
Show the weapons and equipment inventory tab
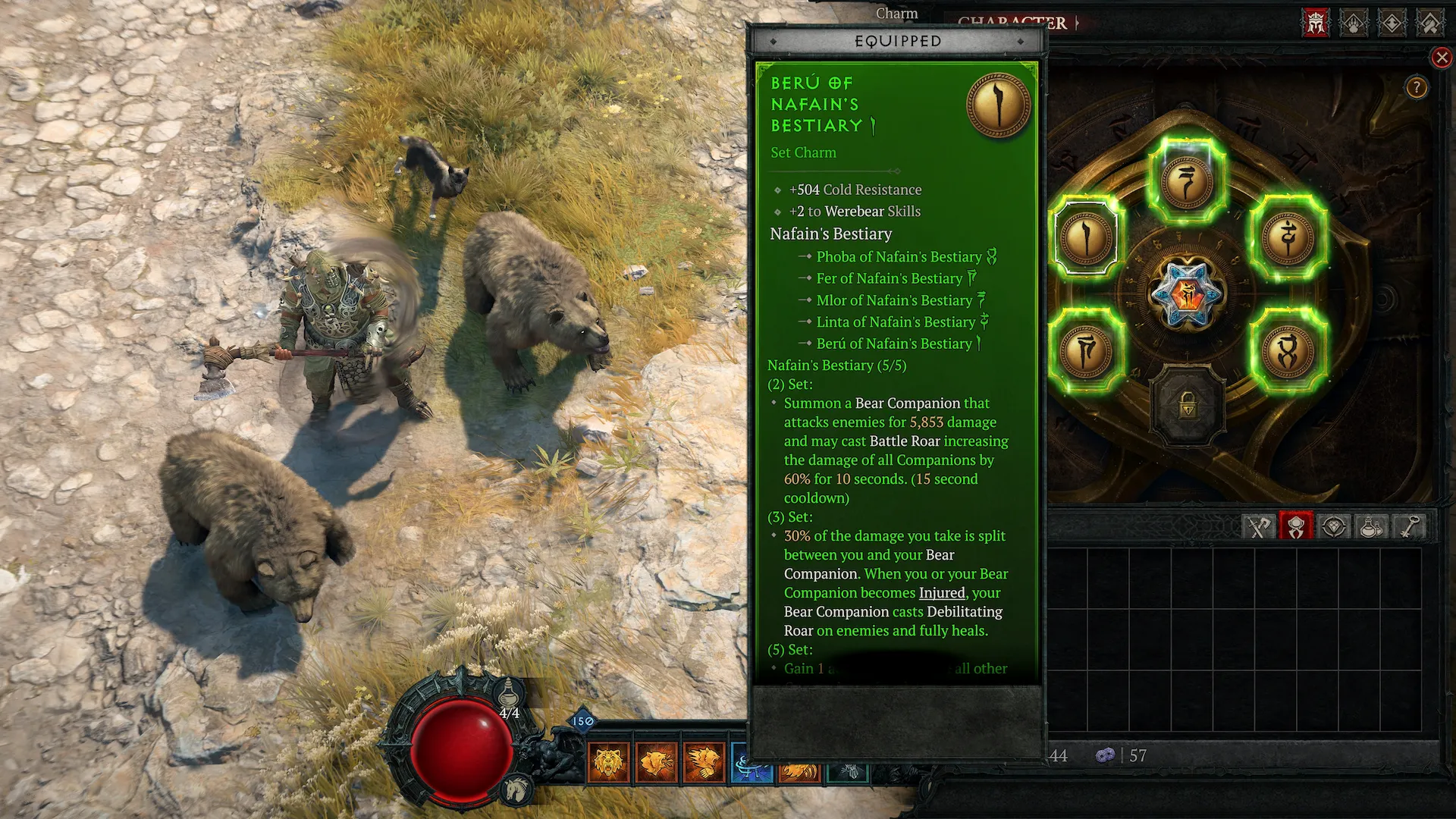(x=1260, y=526)
